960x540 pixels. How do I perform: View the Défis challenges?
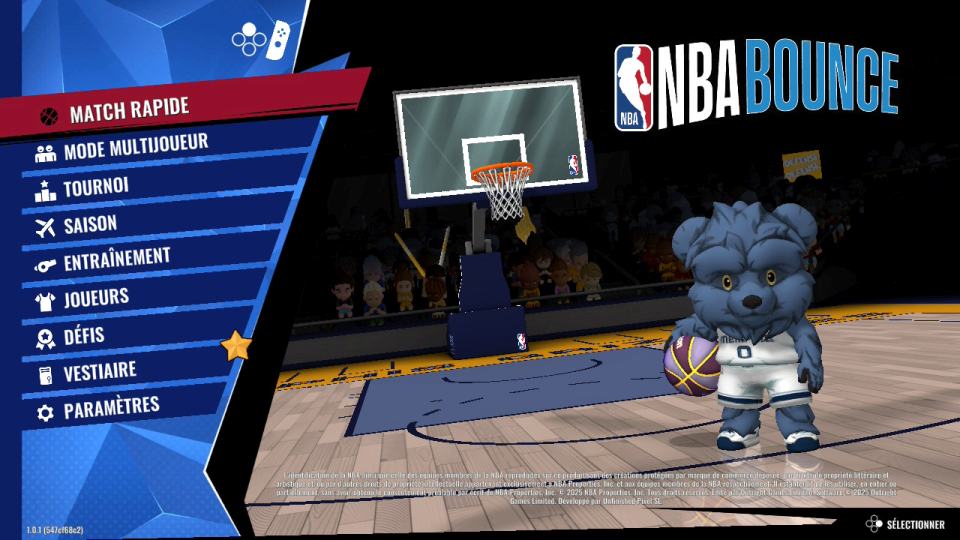click(x=84, y=335)
